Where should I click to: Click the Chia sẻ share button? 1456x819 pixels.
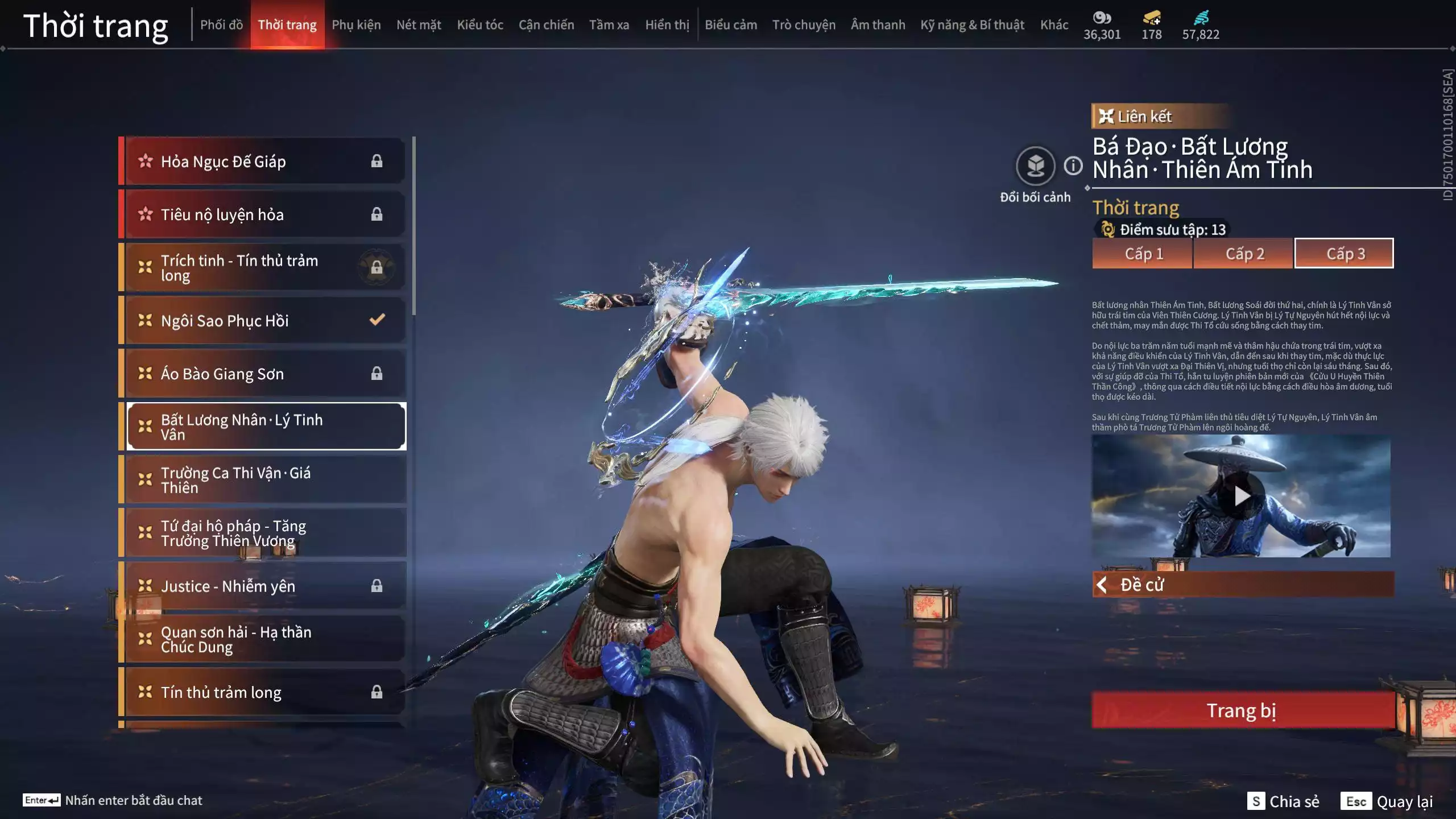[x=1283, y=801]
